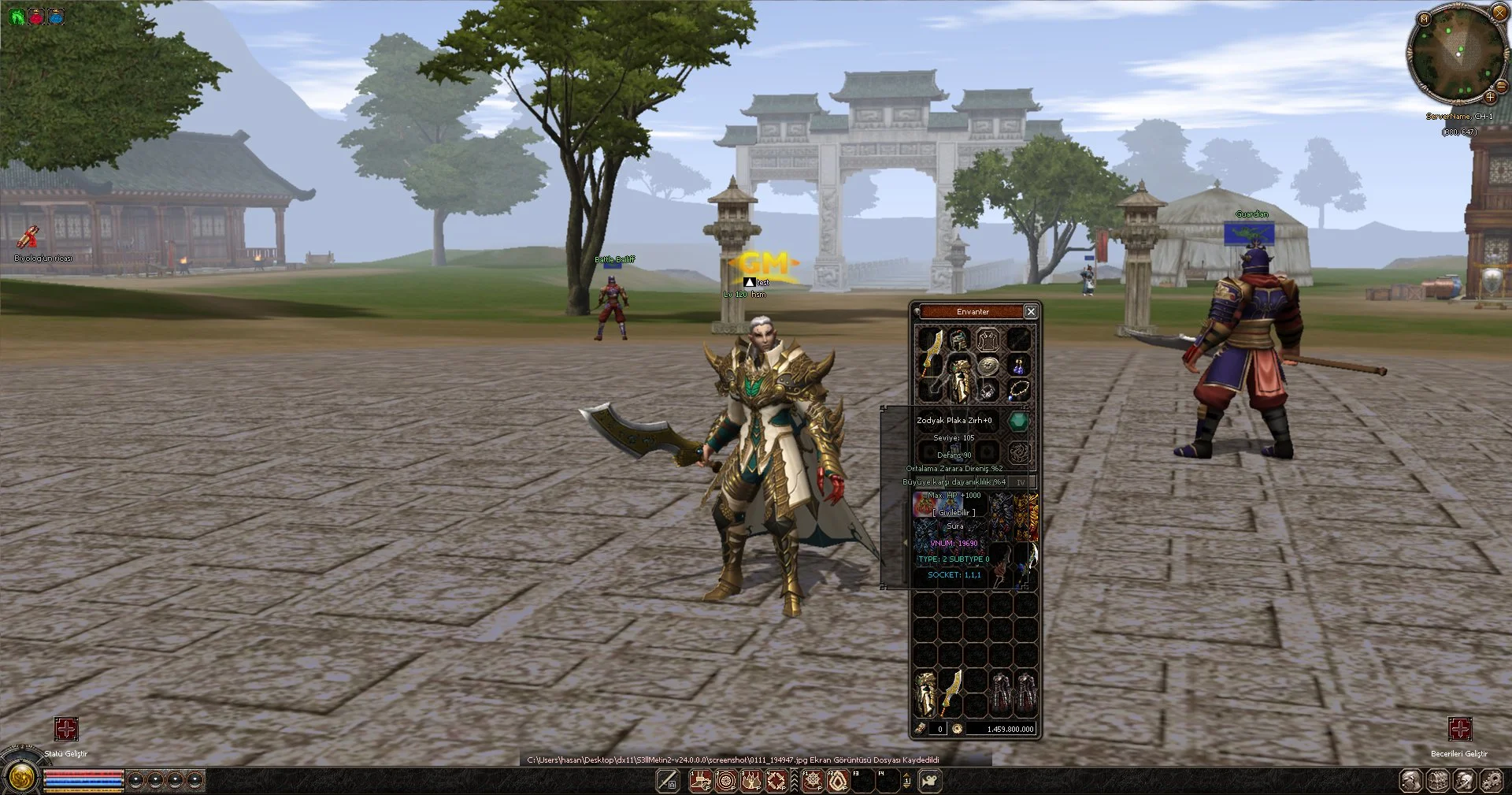Activate the spiral skill in quickslot 2
Image resolution: width=1512 pixels, height=795 pixels.
point(726,781)
